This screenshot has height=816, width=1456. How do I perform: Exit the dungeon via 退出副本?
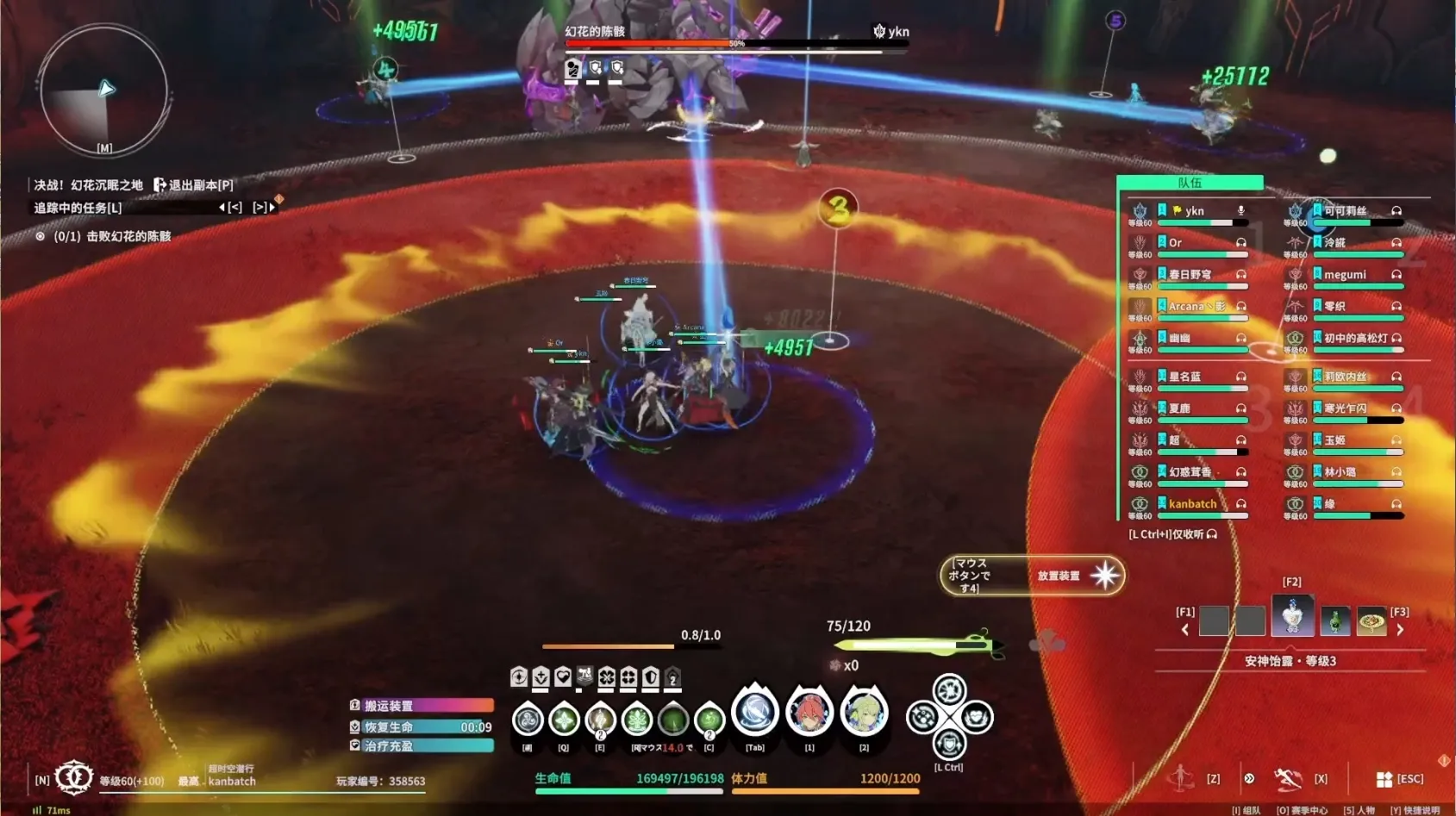click(x=194, y=185)
